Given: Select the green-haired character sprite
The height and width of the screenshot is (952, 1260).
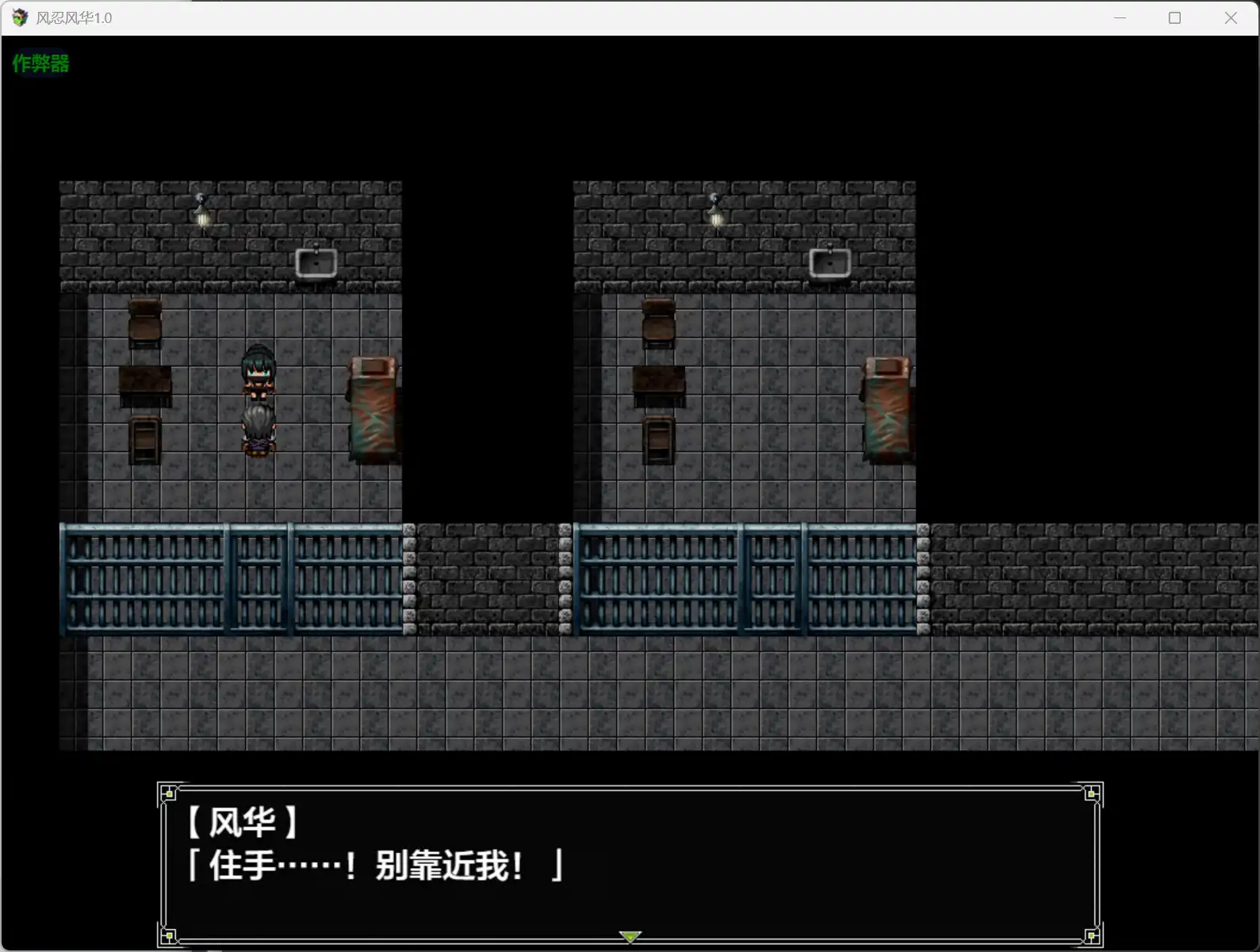Looking at the screenshot, I should pos(258,373).
